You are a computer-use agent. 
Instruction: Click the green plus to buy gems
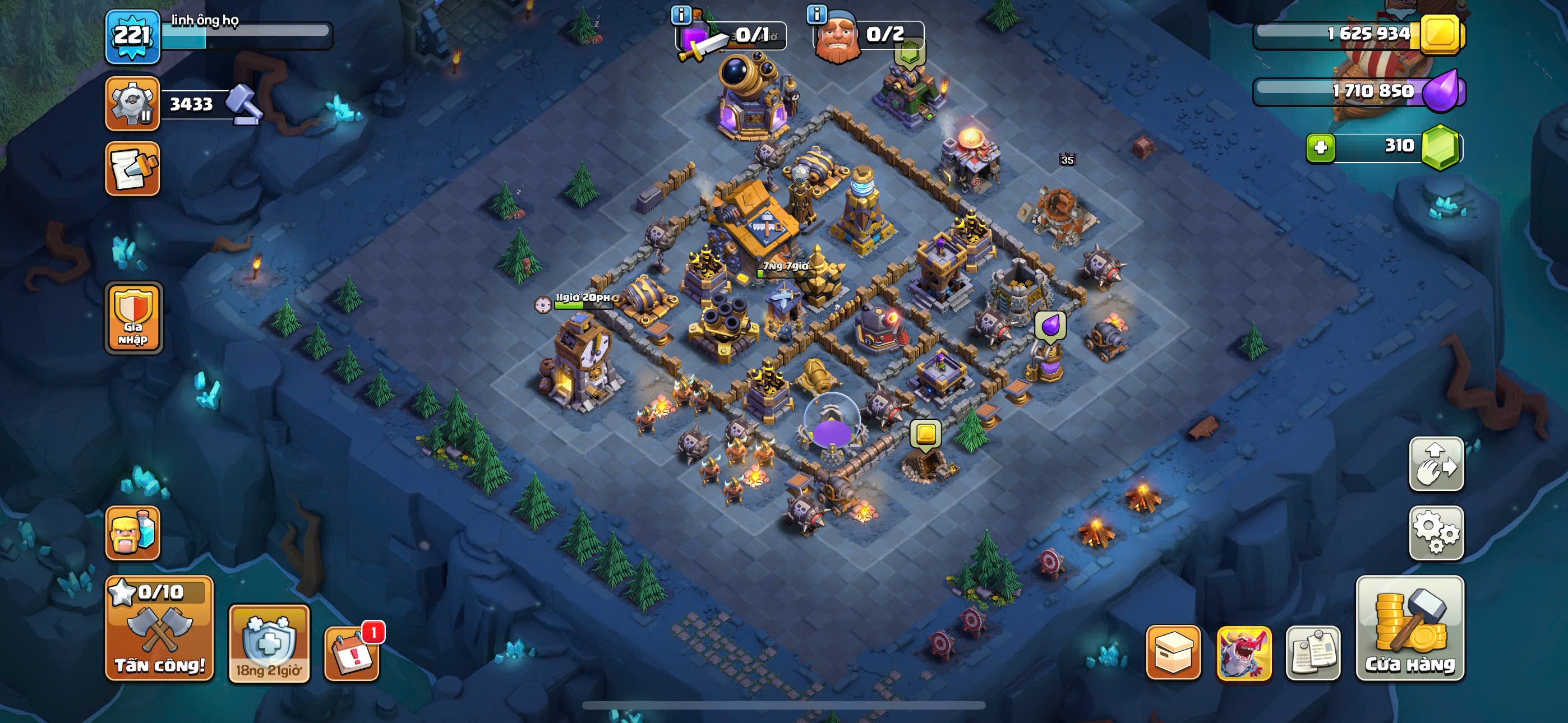tap(1320, 147)
